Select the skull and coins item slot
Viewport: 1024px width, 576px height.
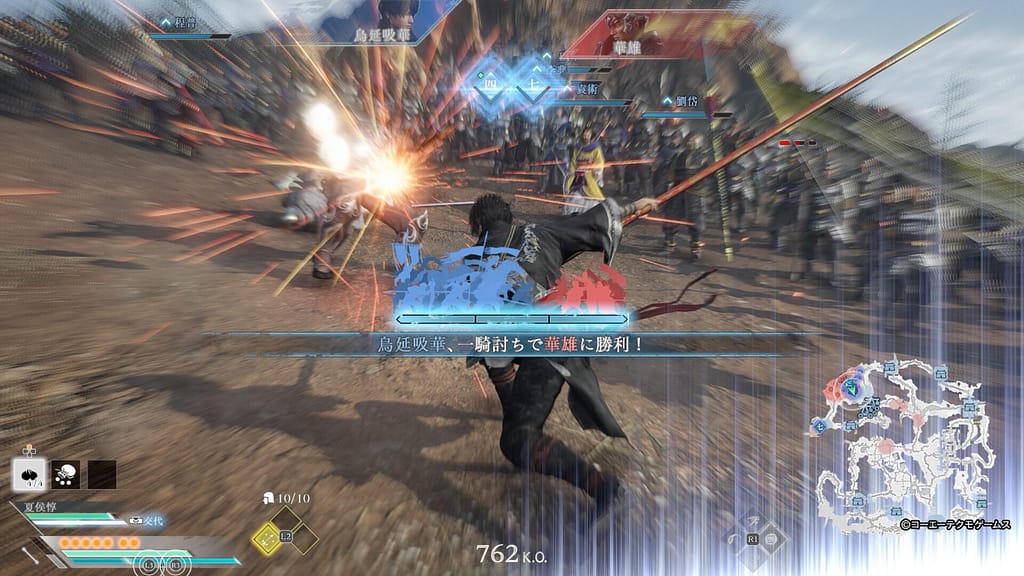(x=65, y=474)
